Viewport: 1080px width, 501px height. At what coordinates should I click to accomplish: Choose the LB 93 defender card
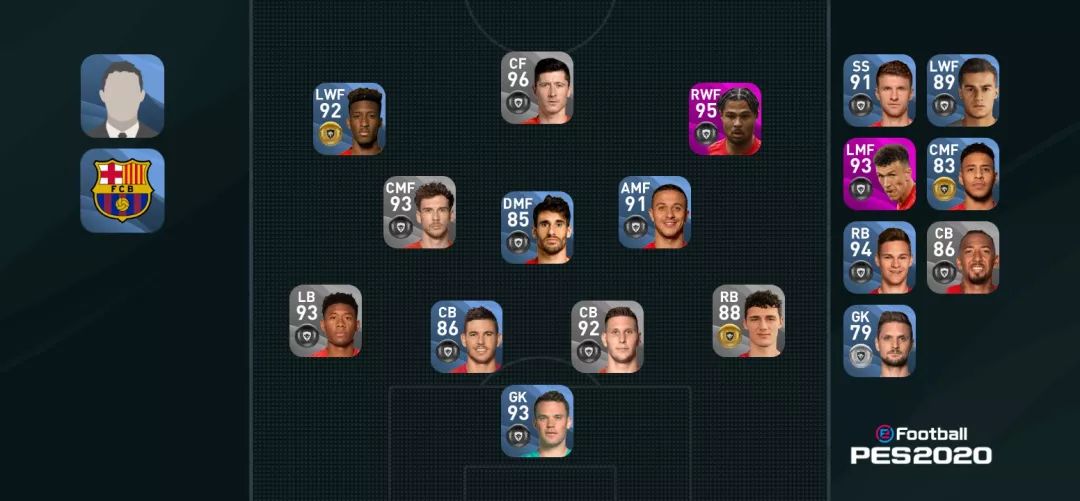click(326, 321)
